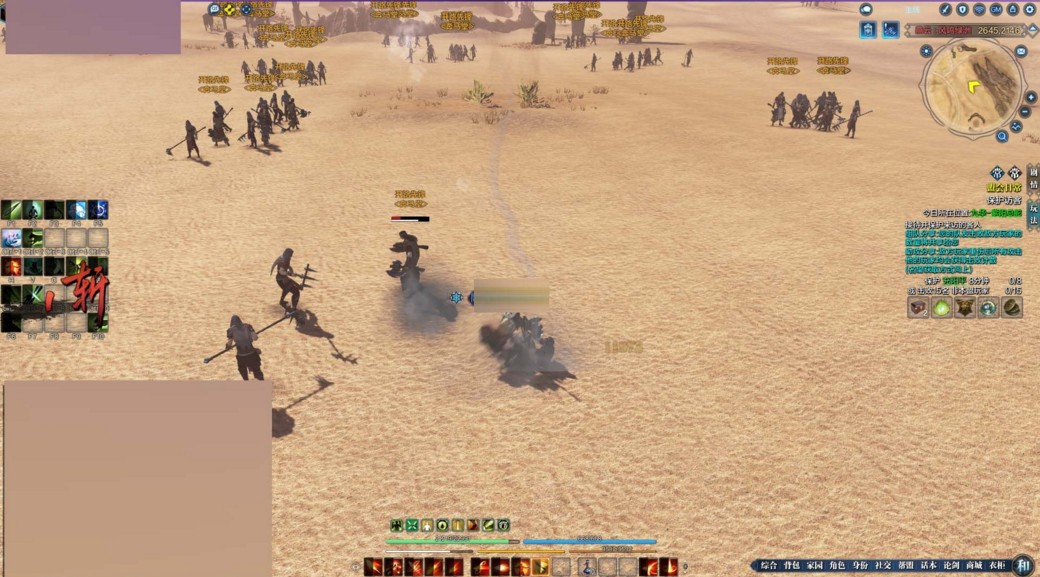The height and width of the screenshot is (577, 1040).
Task: Click the minimap plus zoom button
Action: [x=1031, y=96]
